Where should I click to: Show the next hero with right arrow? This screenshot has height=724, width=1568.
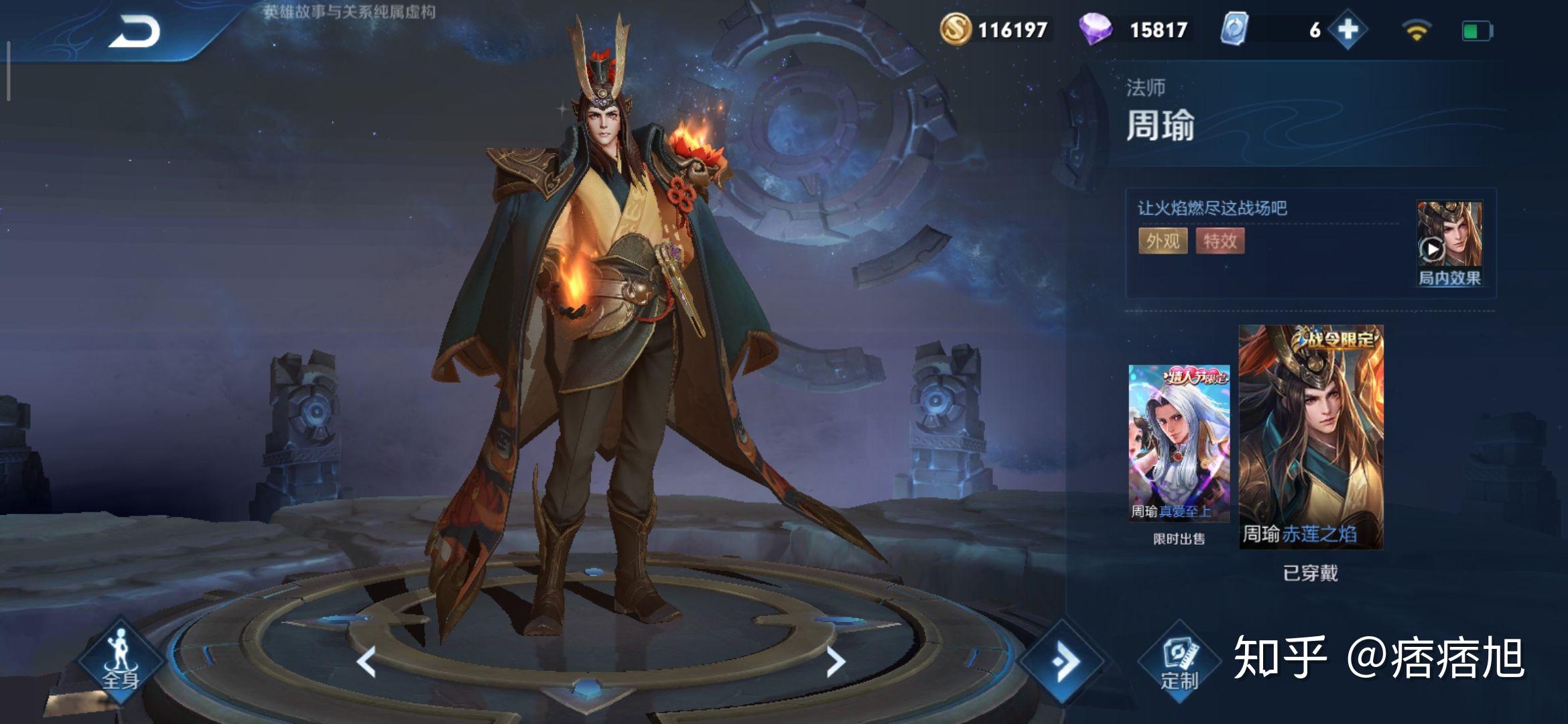[835, 662]
